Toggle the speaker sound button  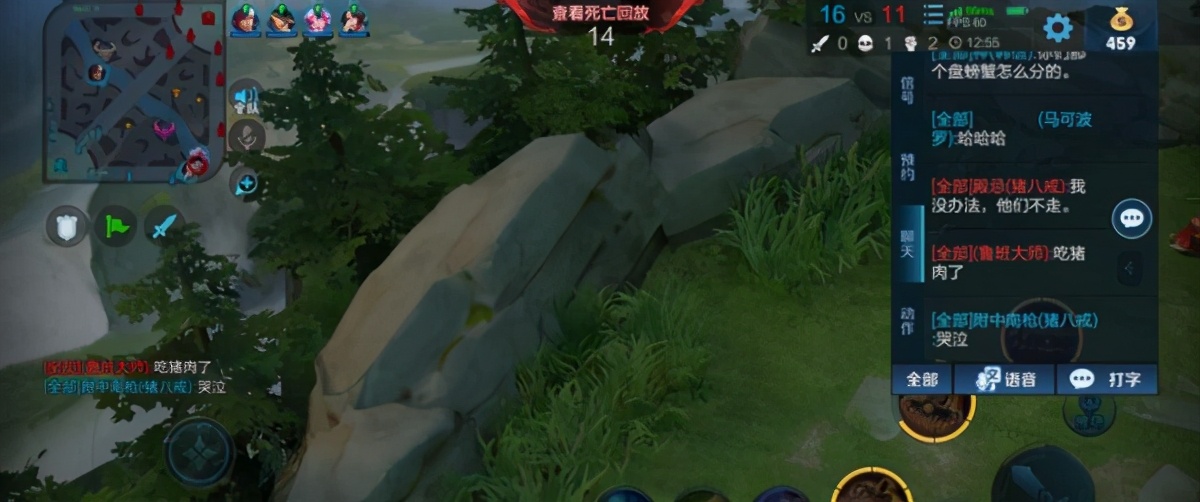click(x=246, y=97)
